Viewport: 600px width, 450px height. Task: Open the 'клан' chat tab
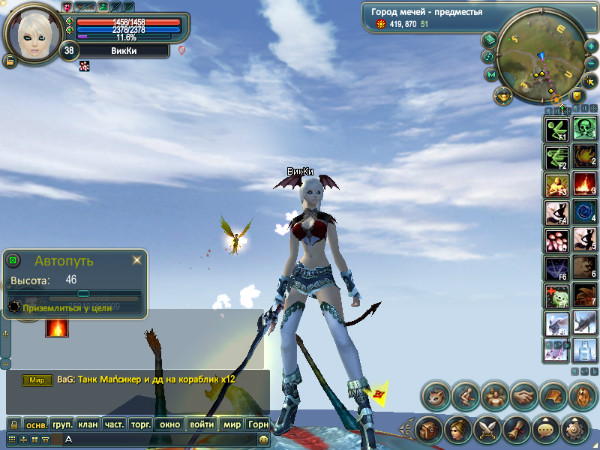point(89,424)
